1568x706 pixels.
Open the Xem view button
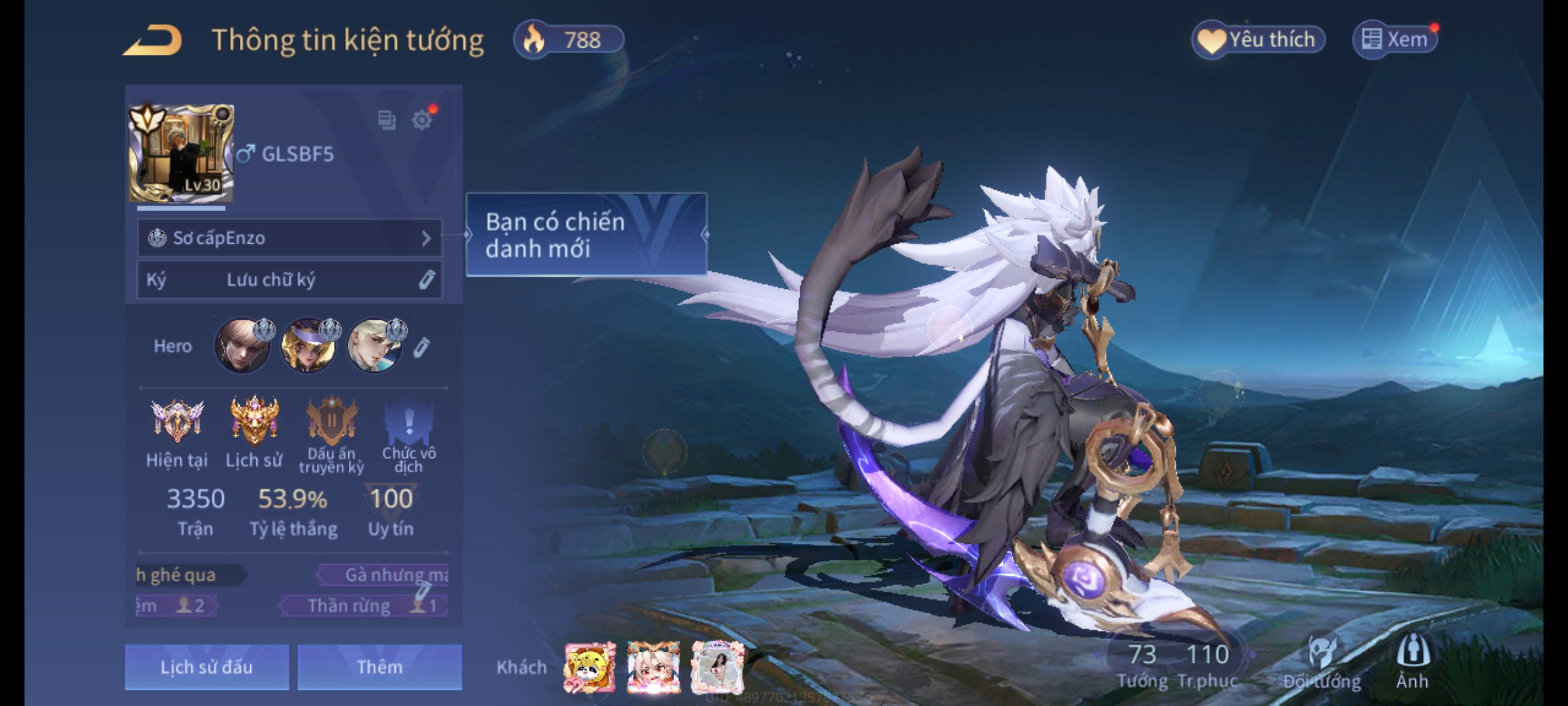[1396, 40]
